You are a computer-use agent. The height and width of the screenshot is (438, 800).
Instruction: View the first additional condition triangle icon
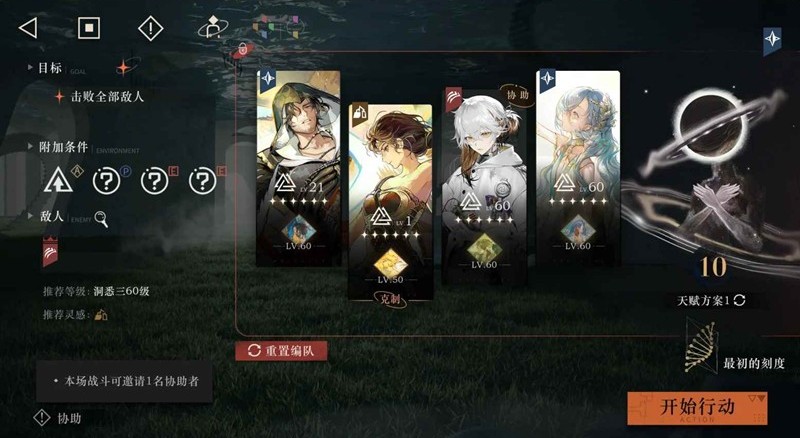coord(58,181)
